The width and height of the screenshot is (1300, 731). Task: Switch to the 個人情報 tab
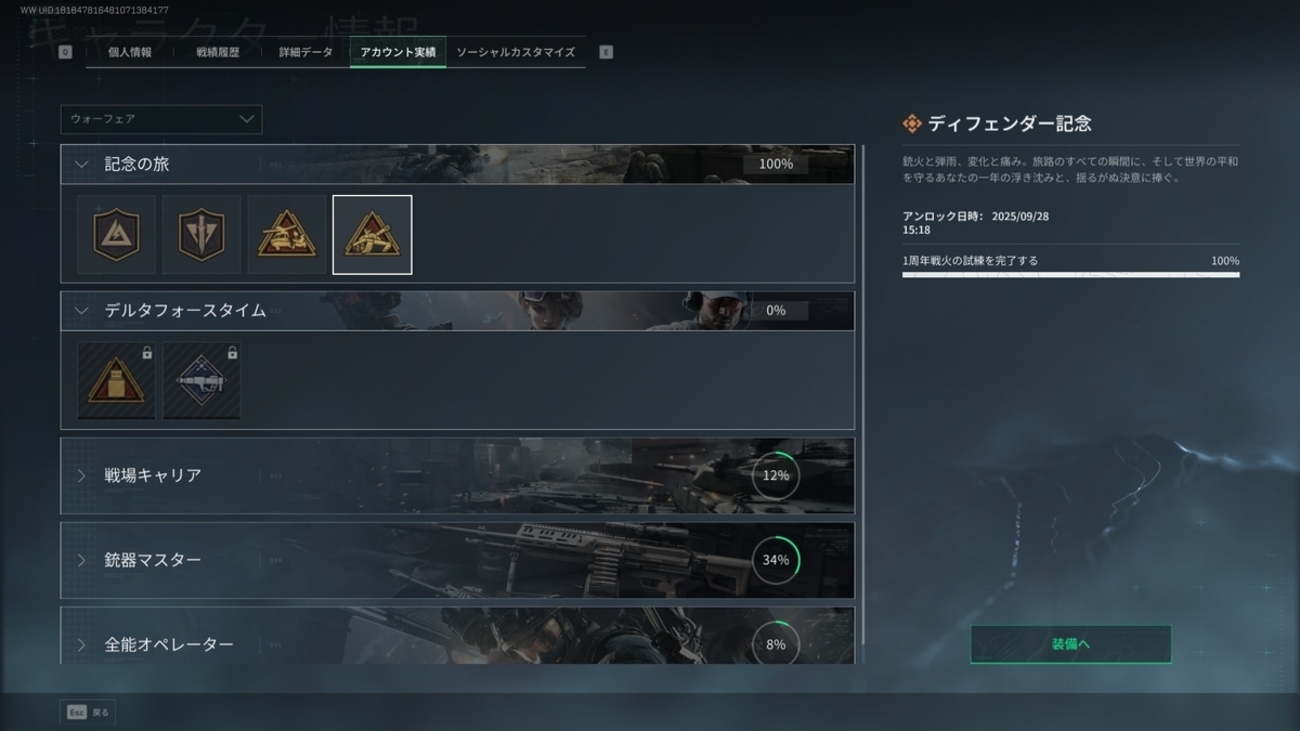point(130,52)
